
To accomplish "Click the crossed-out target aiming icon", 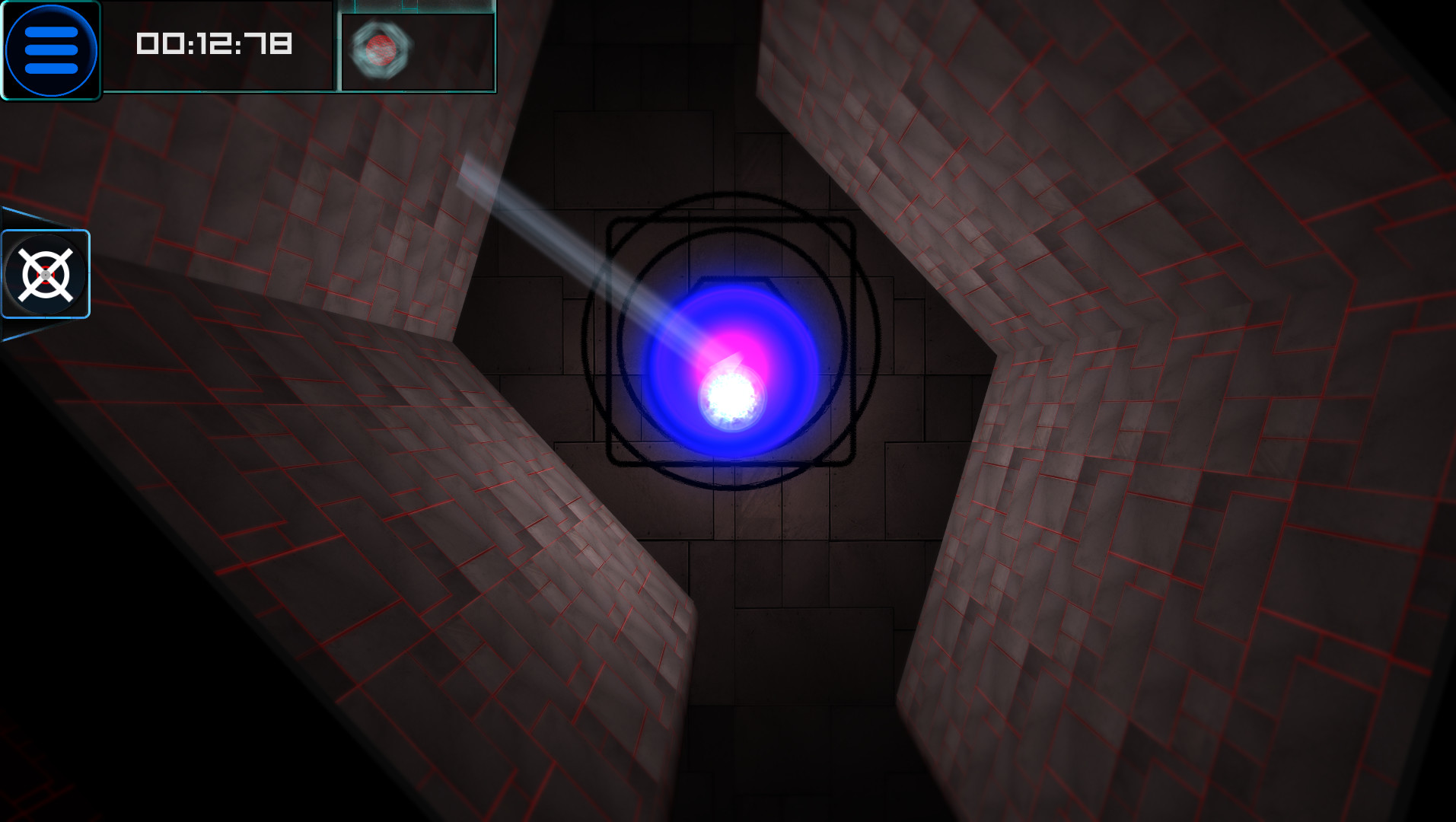I will click(46, 272).
